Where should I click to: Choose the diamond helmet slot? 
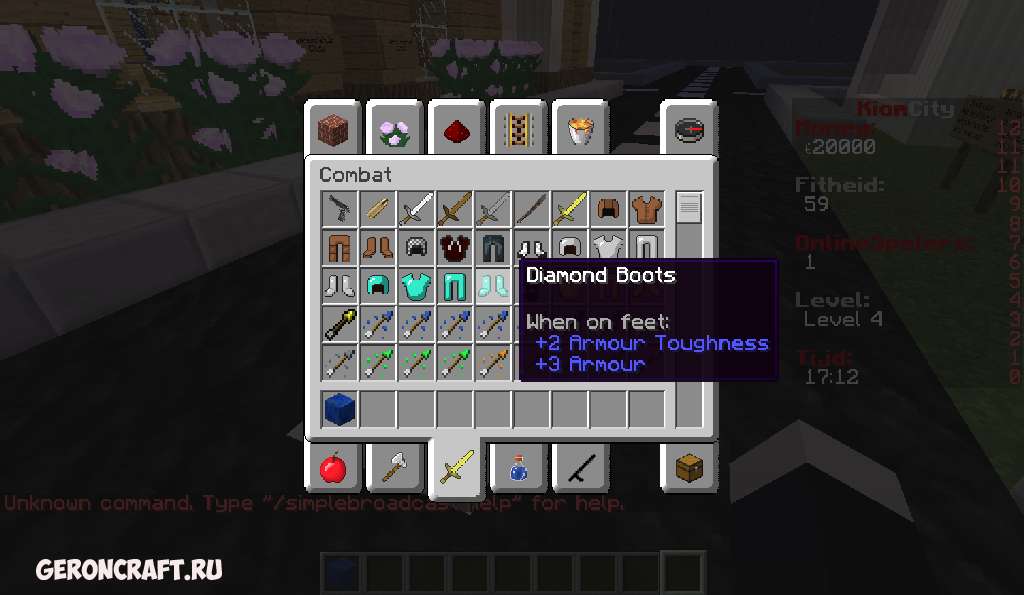point(378,286)
